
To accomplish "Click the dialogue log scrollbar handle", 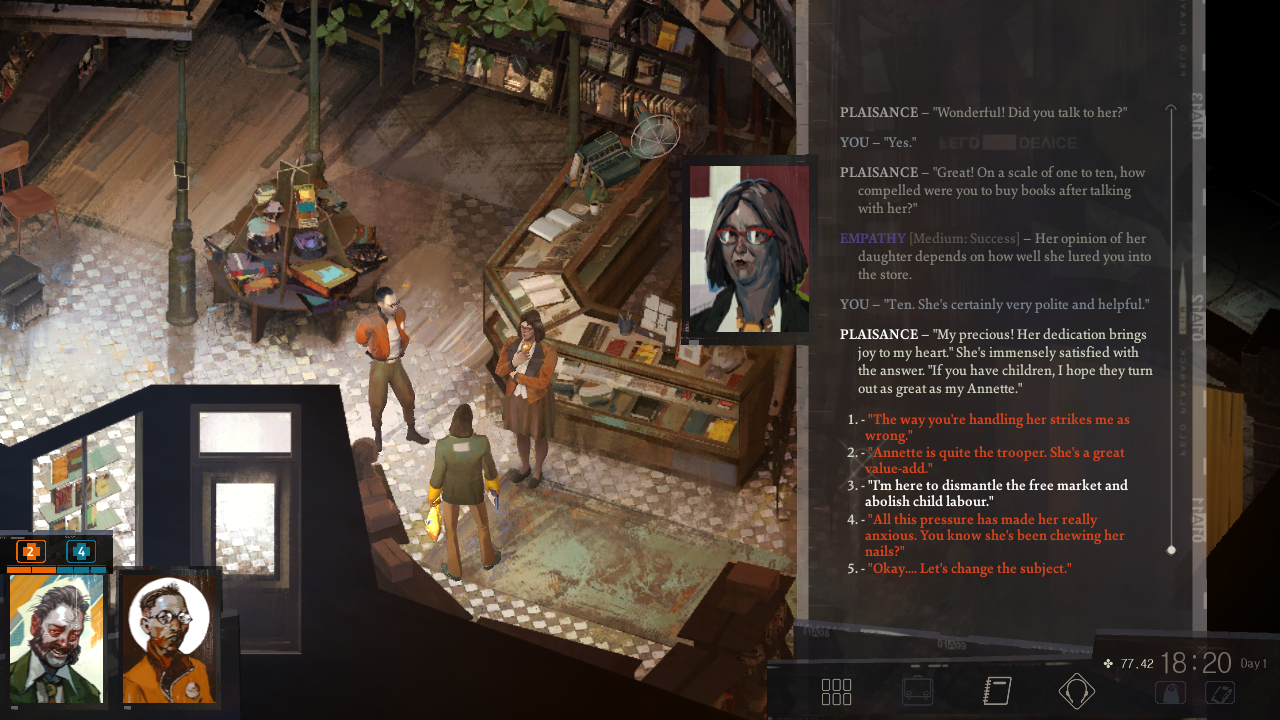I will [x=1171, y=550].
